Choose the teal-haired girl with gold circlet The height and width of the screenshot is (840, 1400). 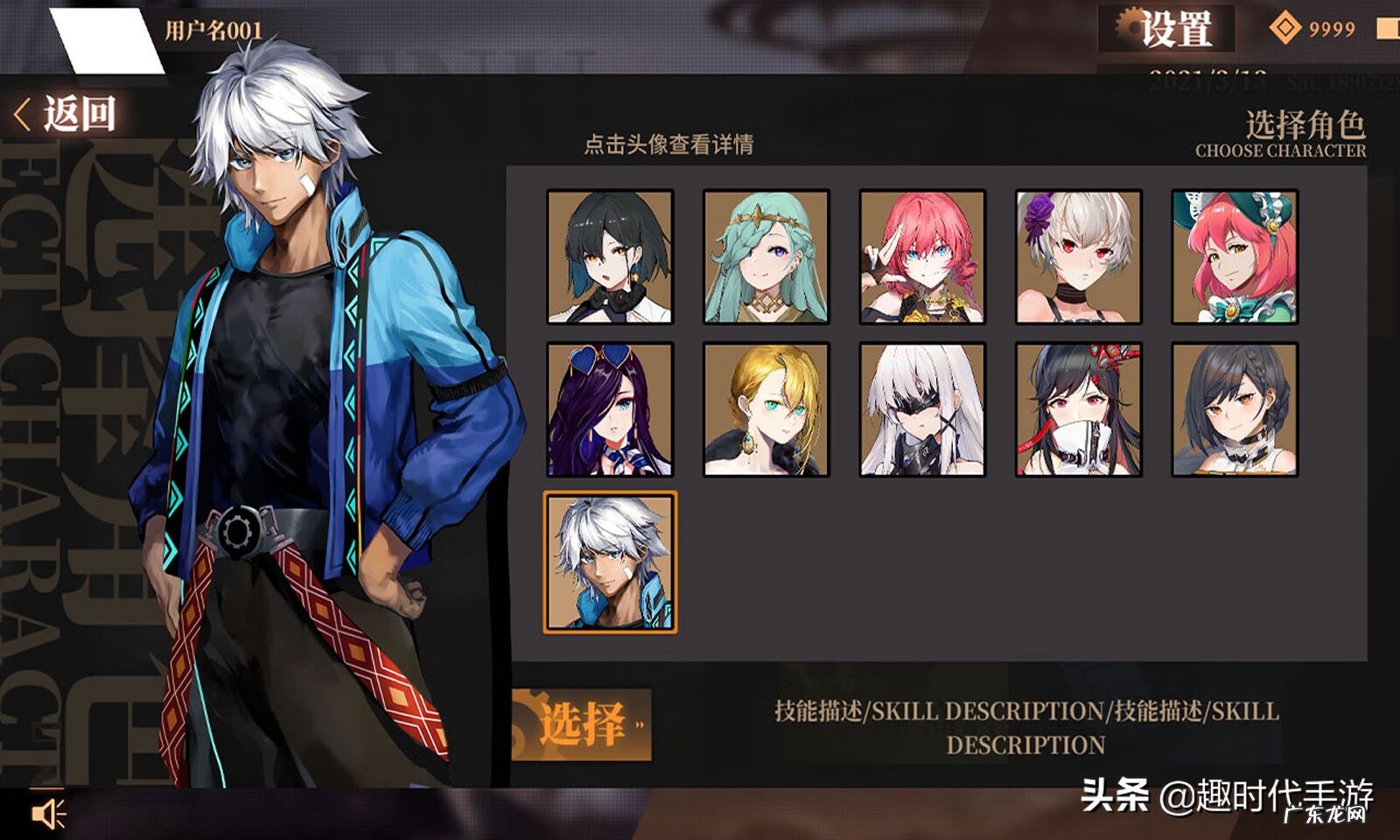766,257
